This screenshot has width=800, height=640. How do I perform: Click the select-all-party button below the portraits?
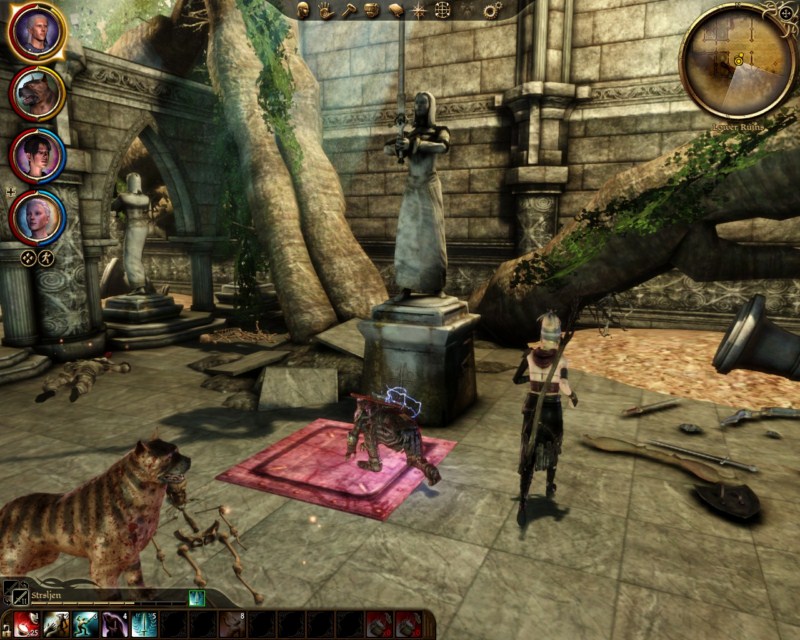pyautogui.click(x=28, y=258)
